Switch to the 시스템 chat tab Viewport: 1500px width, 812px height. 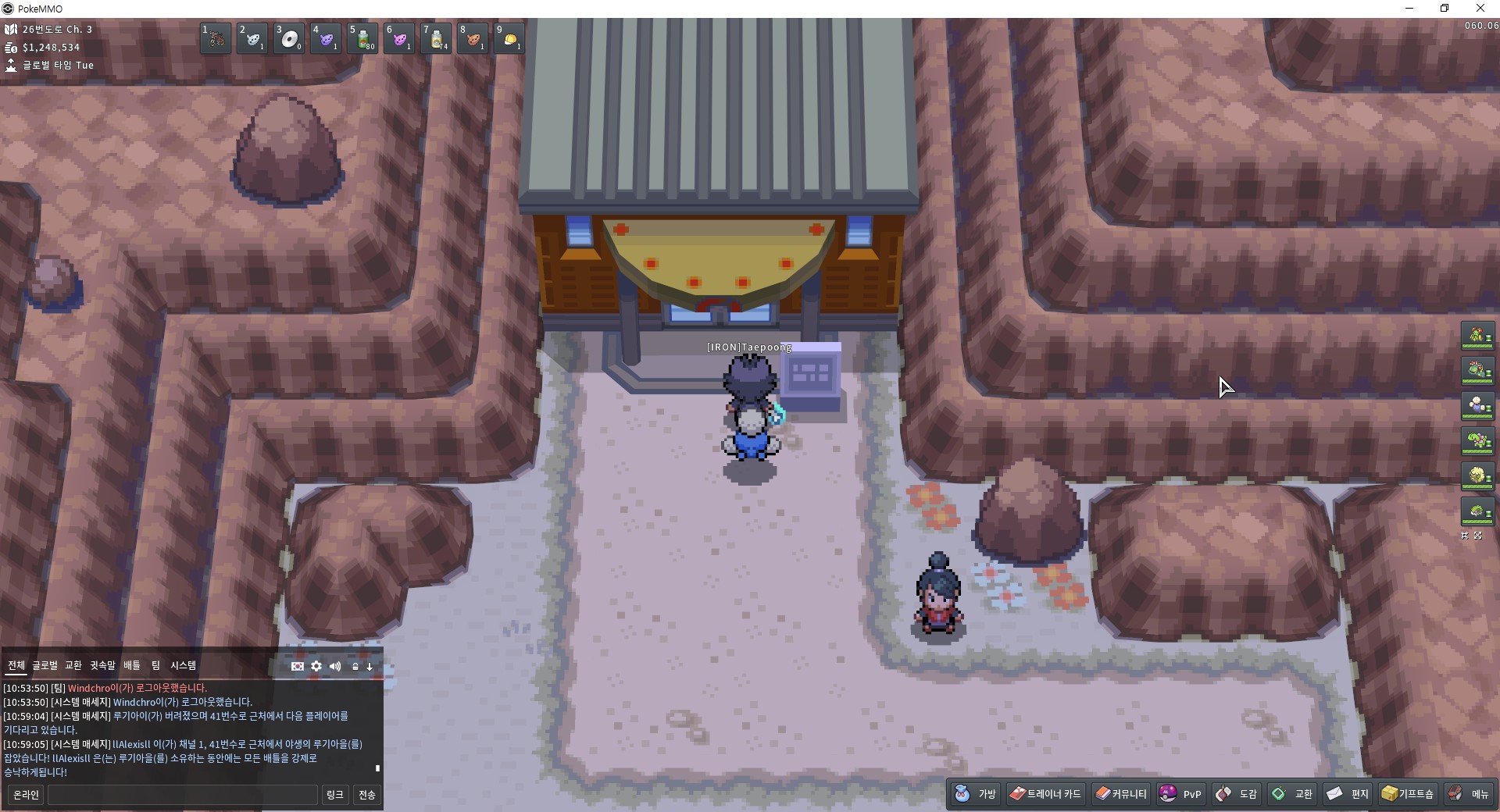183,665
